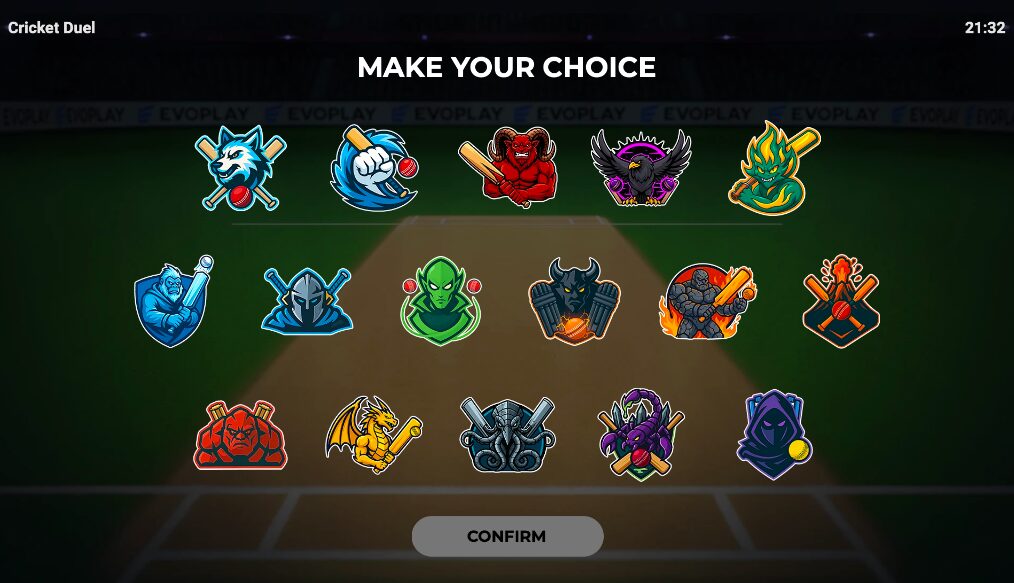The width and height of the screenshot is (1014, 583).
Task: Choose the volcano crossed bats emblem
Action: (x=841, y=300)
